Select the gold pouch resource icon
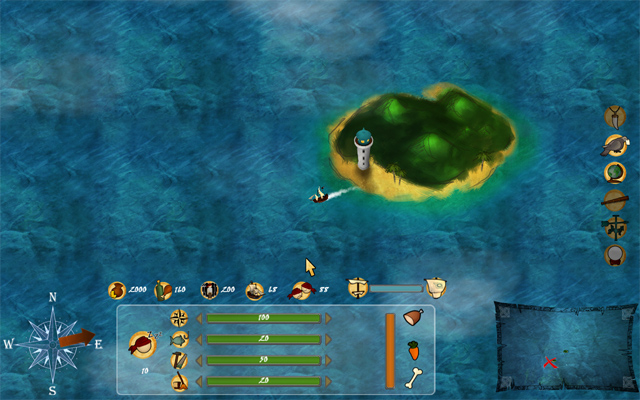The height and width of the screenshot is (400, 640). point(117,290)
